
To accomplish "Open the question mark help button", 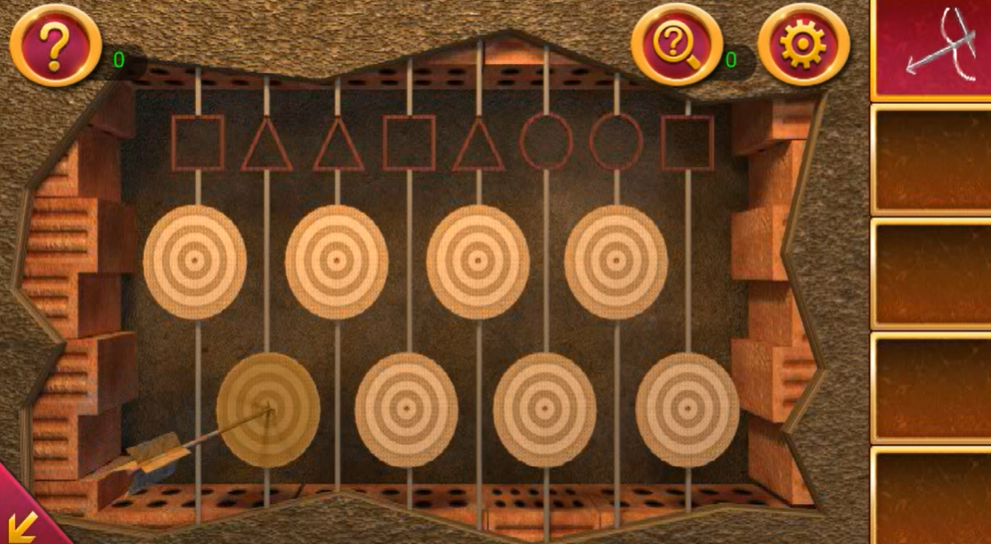I will click(55, 45).
